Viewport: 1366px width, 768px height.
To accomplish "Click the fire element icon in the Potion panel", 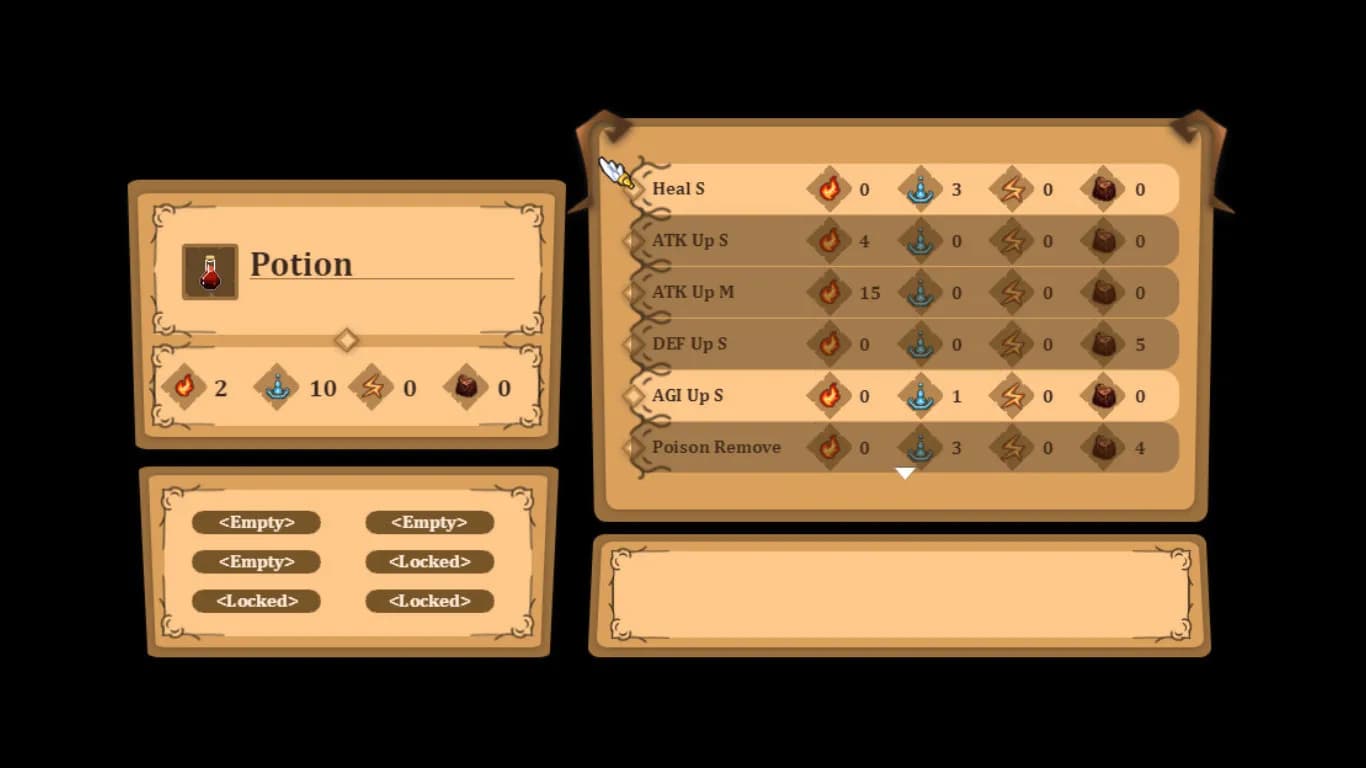I will click(x=186, y=388).
